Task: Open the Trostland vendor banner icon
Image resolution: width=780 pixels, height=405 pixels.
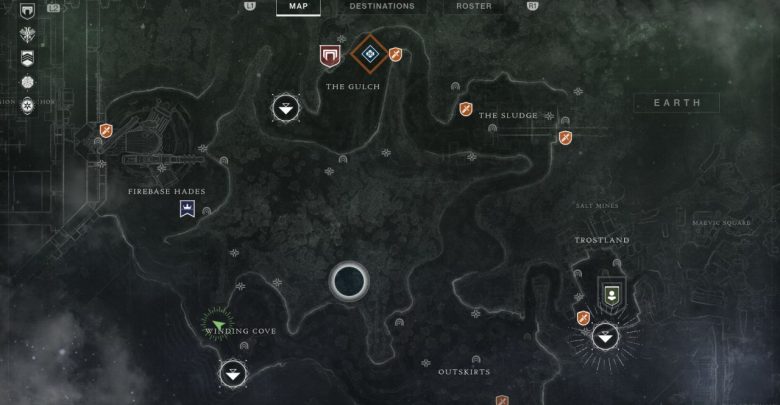Action: point(610,294)
